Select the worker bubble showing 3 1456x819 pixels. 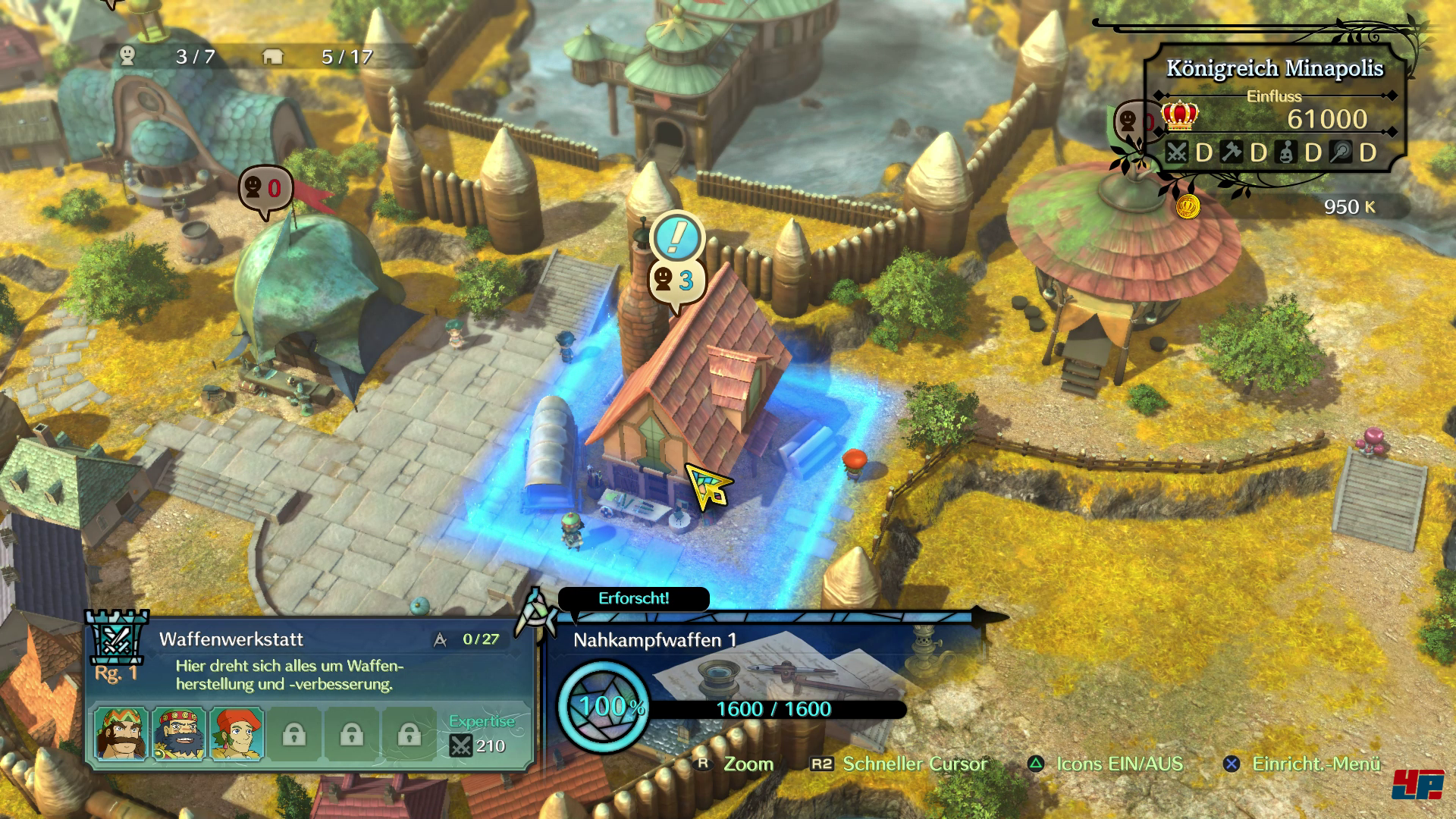(676, 281)
